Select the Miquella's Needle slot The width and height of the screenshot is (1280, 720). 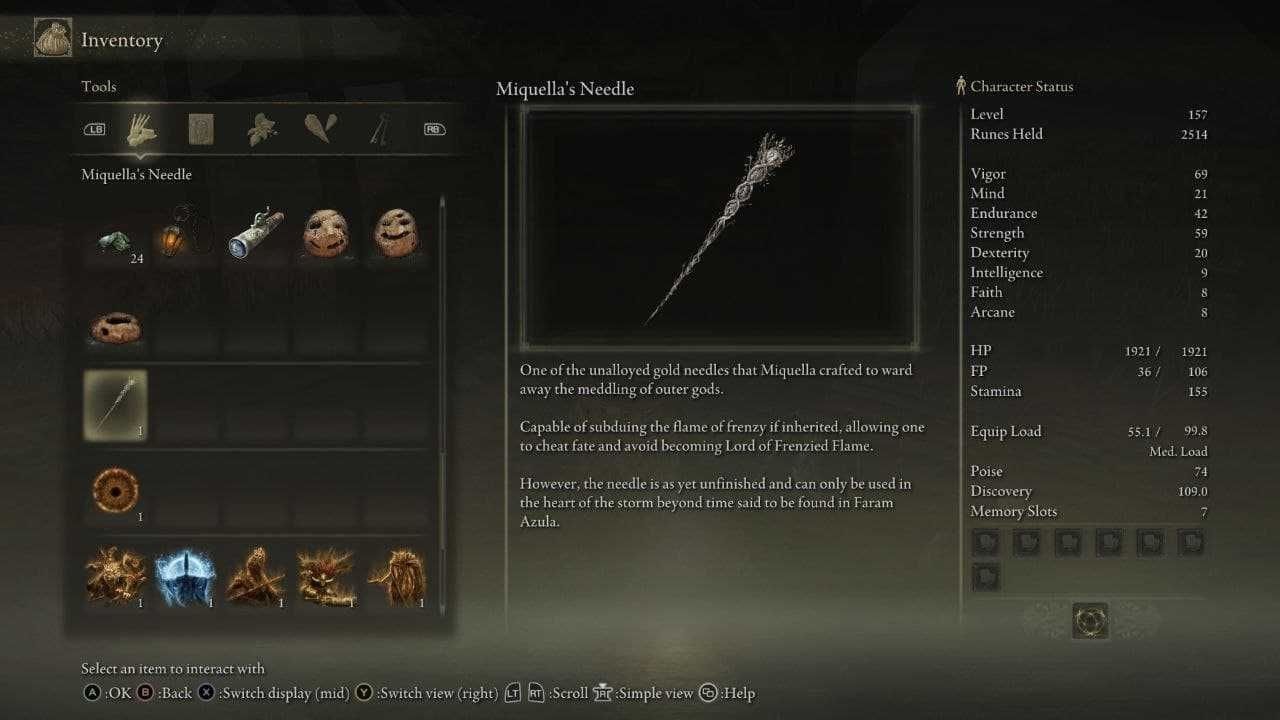115,405
